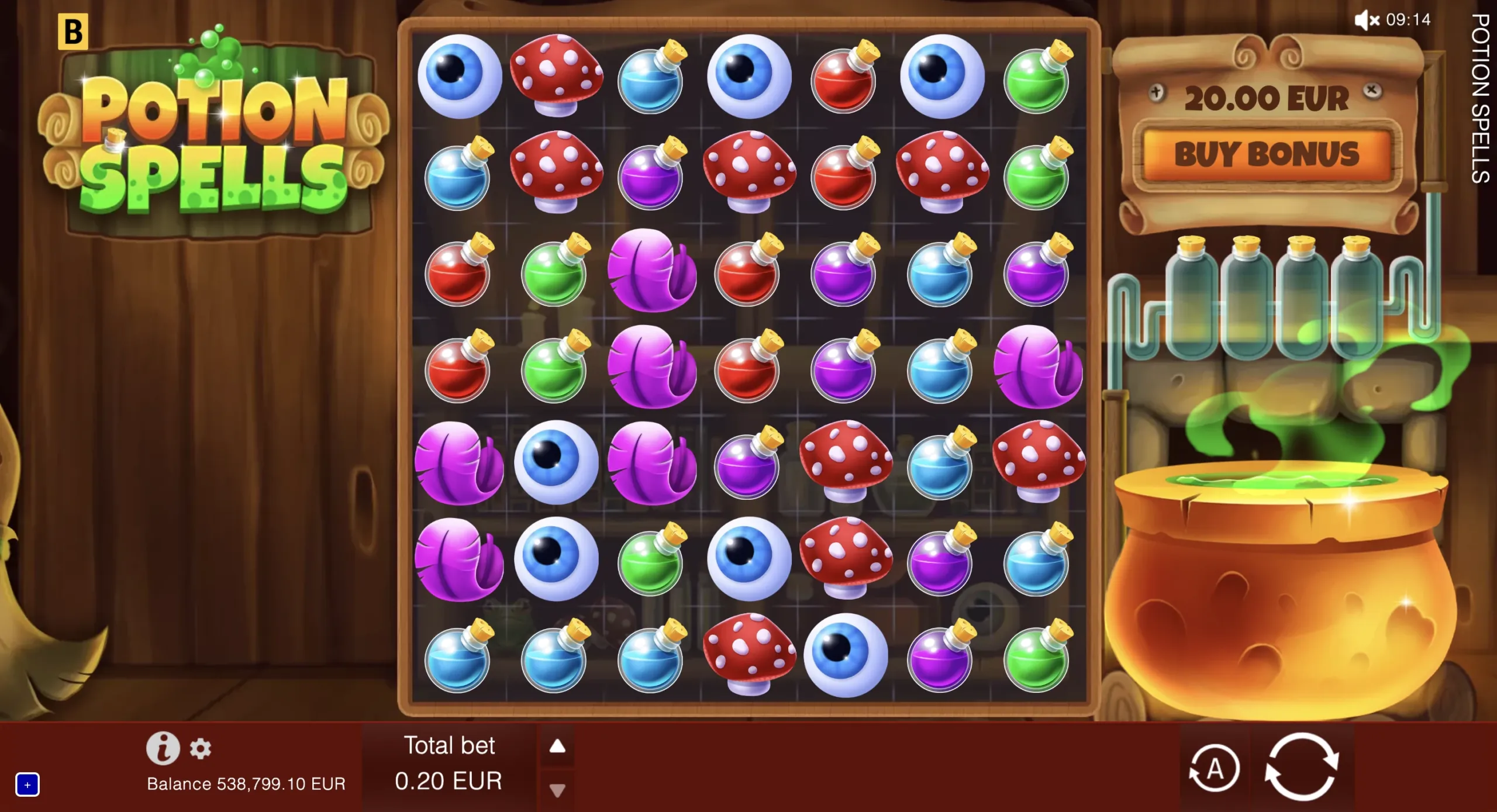This screenshot has width=1497, height=812.
Task: Toggle the muted sound speaker icon
Action: tap(1367, 20)
